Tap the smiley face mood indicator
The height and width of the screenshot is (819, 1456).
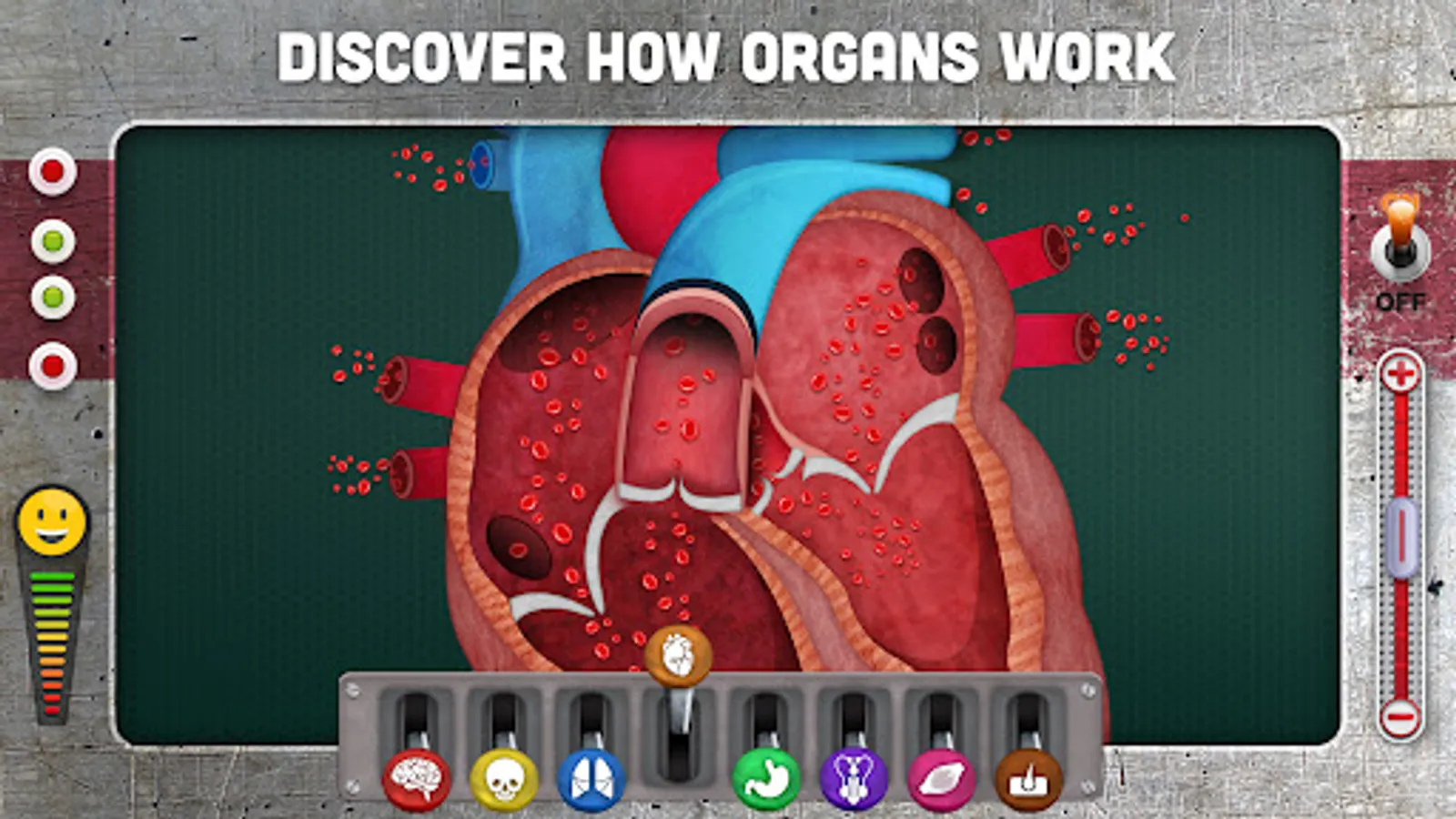click(53, 522)
